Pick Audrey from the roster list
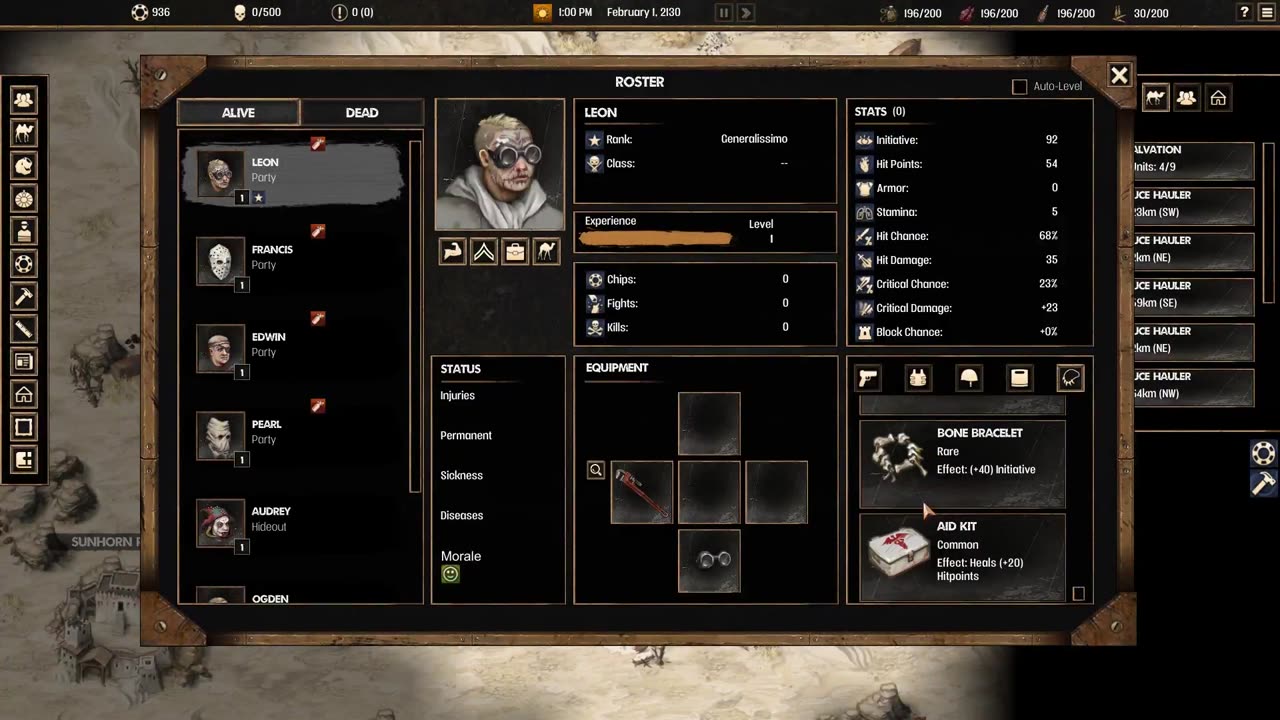The height and width of the screenshot is (720, 1280). 270,519
